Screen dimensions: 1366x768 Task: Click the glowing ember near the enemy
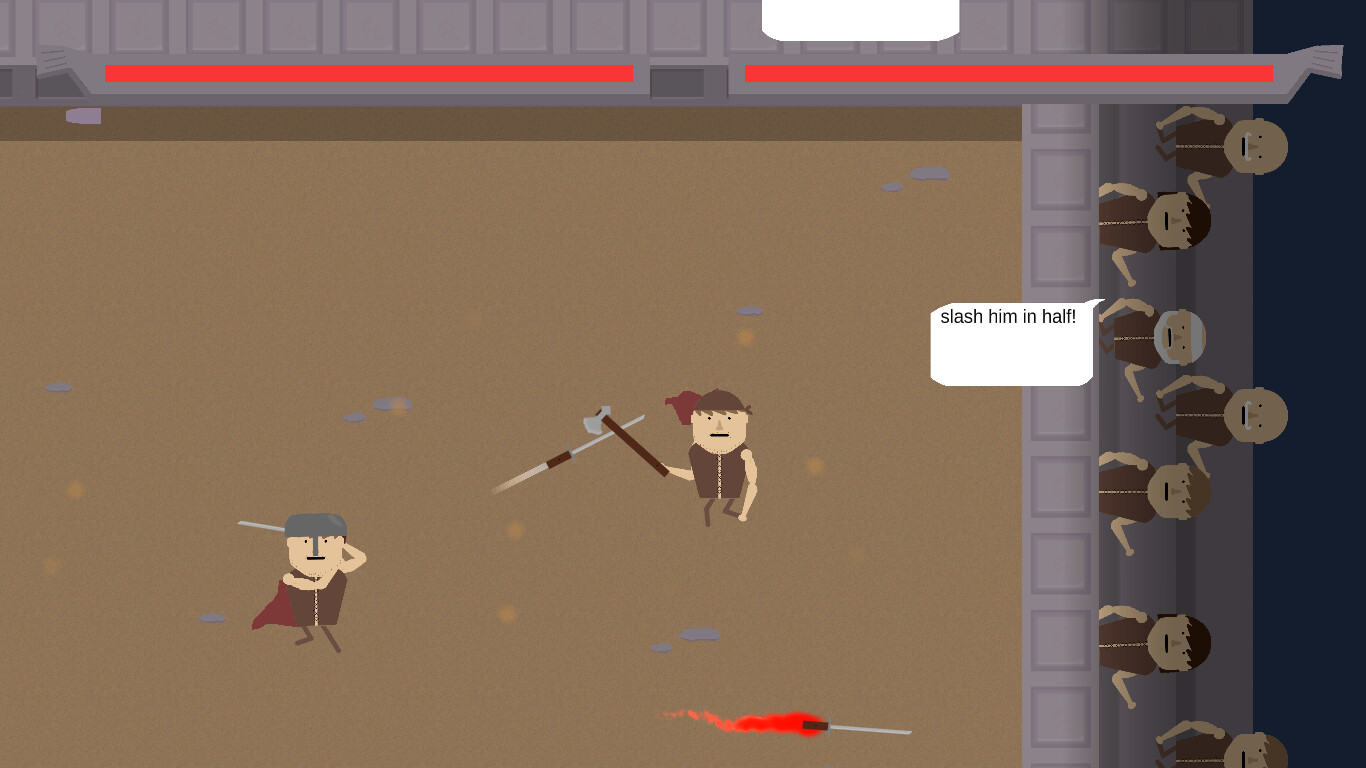pos(815,467)
